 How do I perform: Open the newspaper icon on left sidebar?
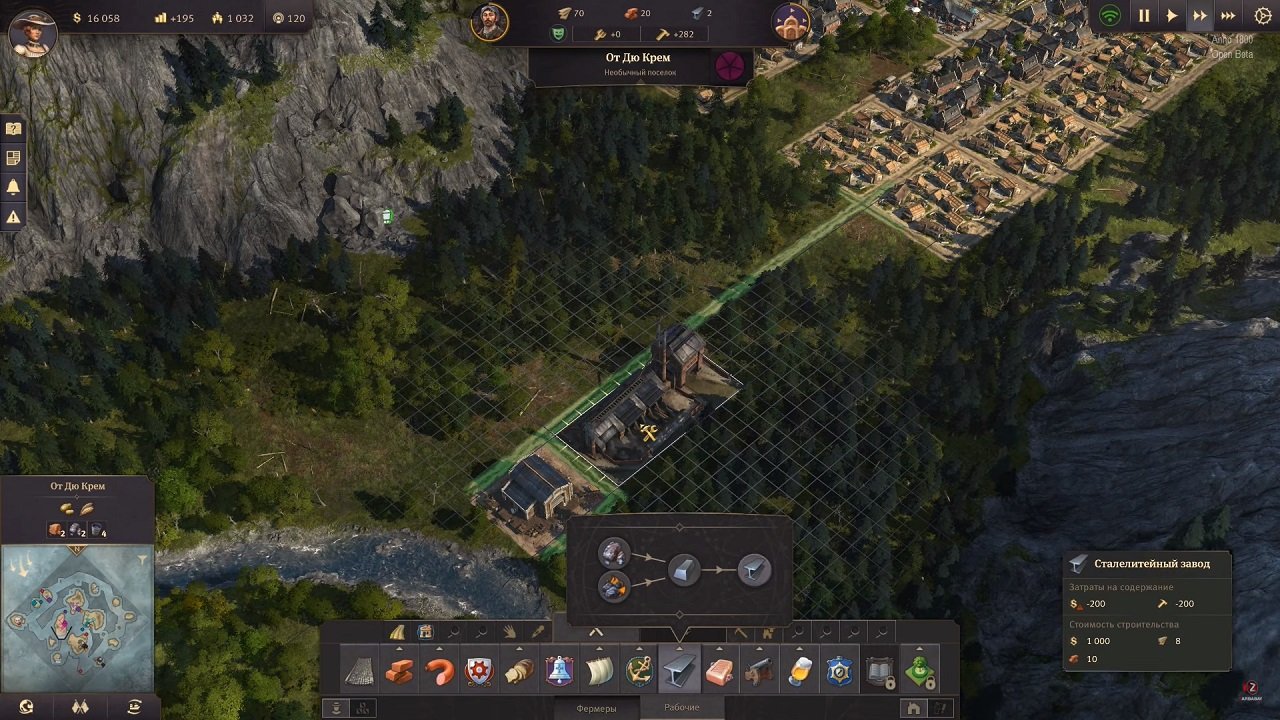[13, 155]
